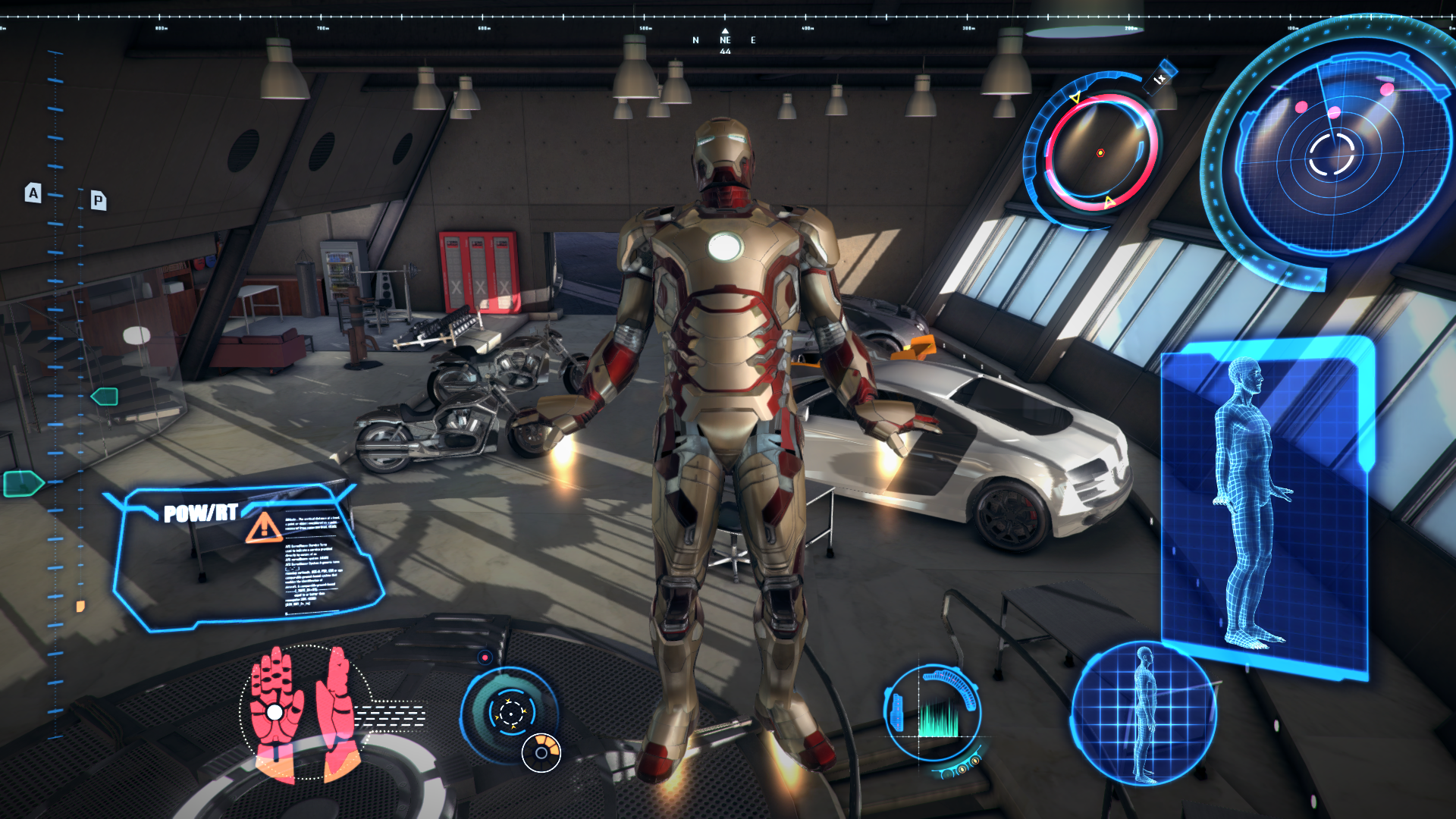
Task: Select the orange triangle warning icon
Action: click(264, 528)
